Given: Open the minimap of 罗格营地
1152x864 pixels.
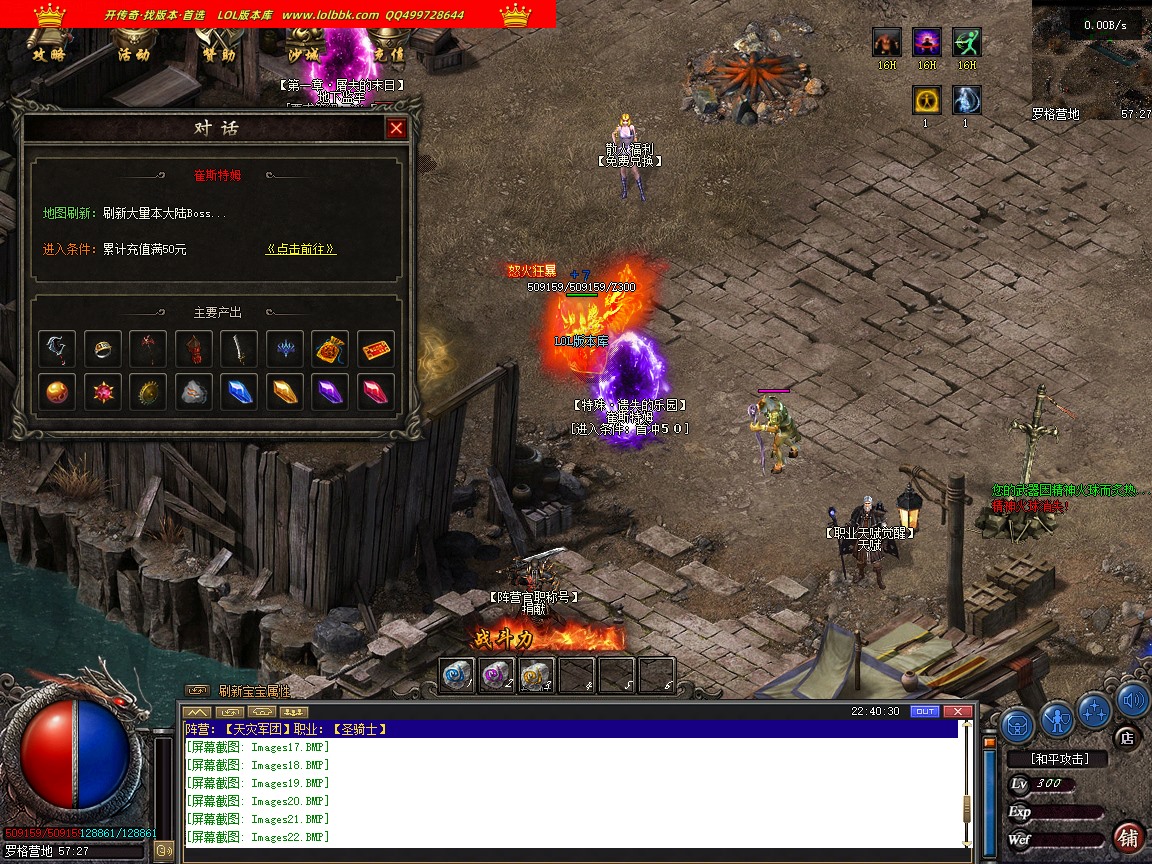Looking at the screenshot, I should point(1090,60).
